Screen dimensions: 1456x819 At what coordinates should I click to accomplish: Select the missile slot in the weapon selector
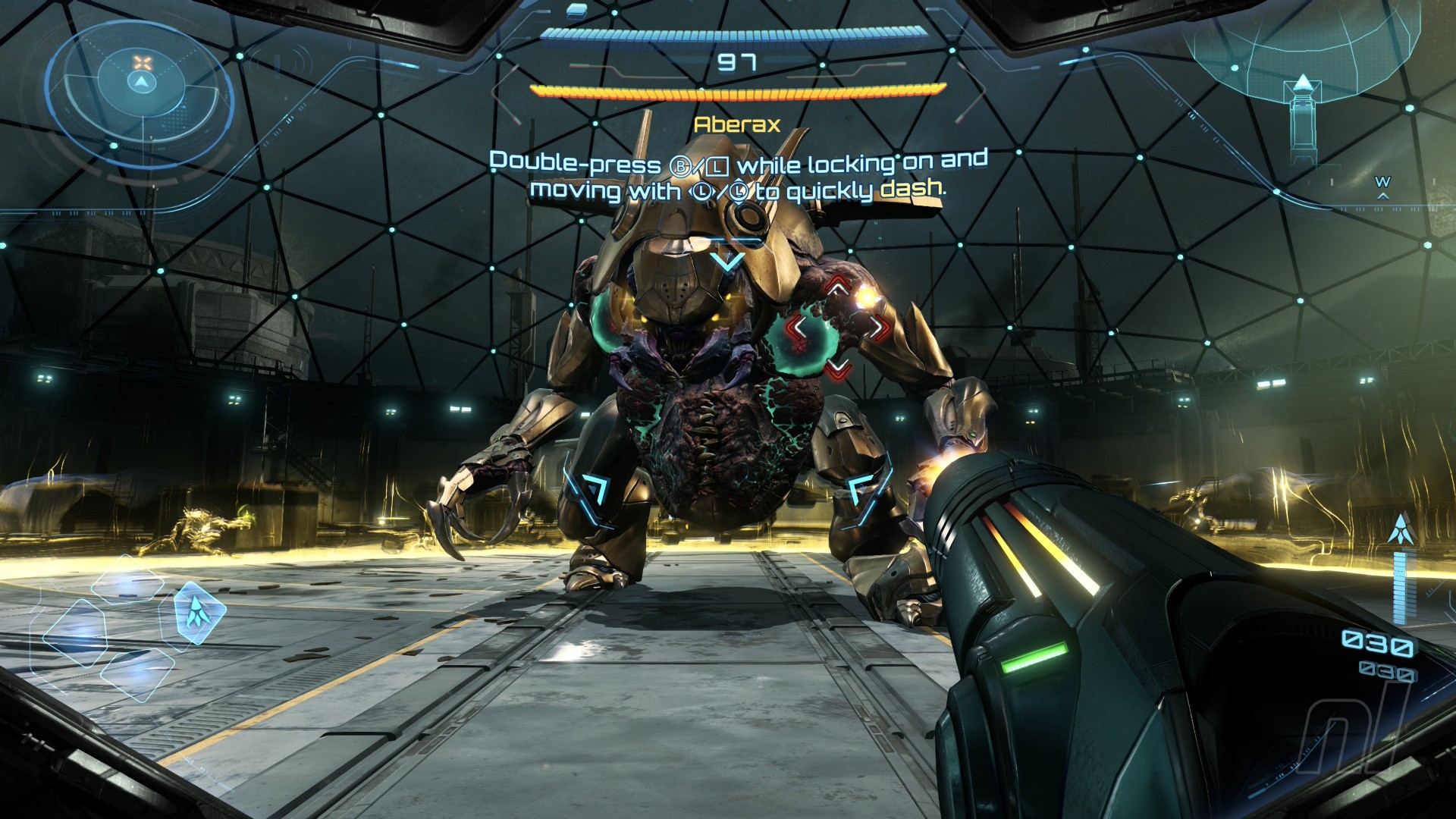(x=199, y=613)
